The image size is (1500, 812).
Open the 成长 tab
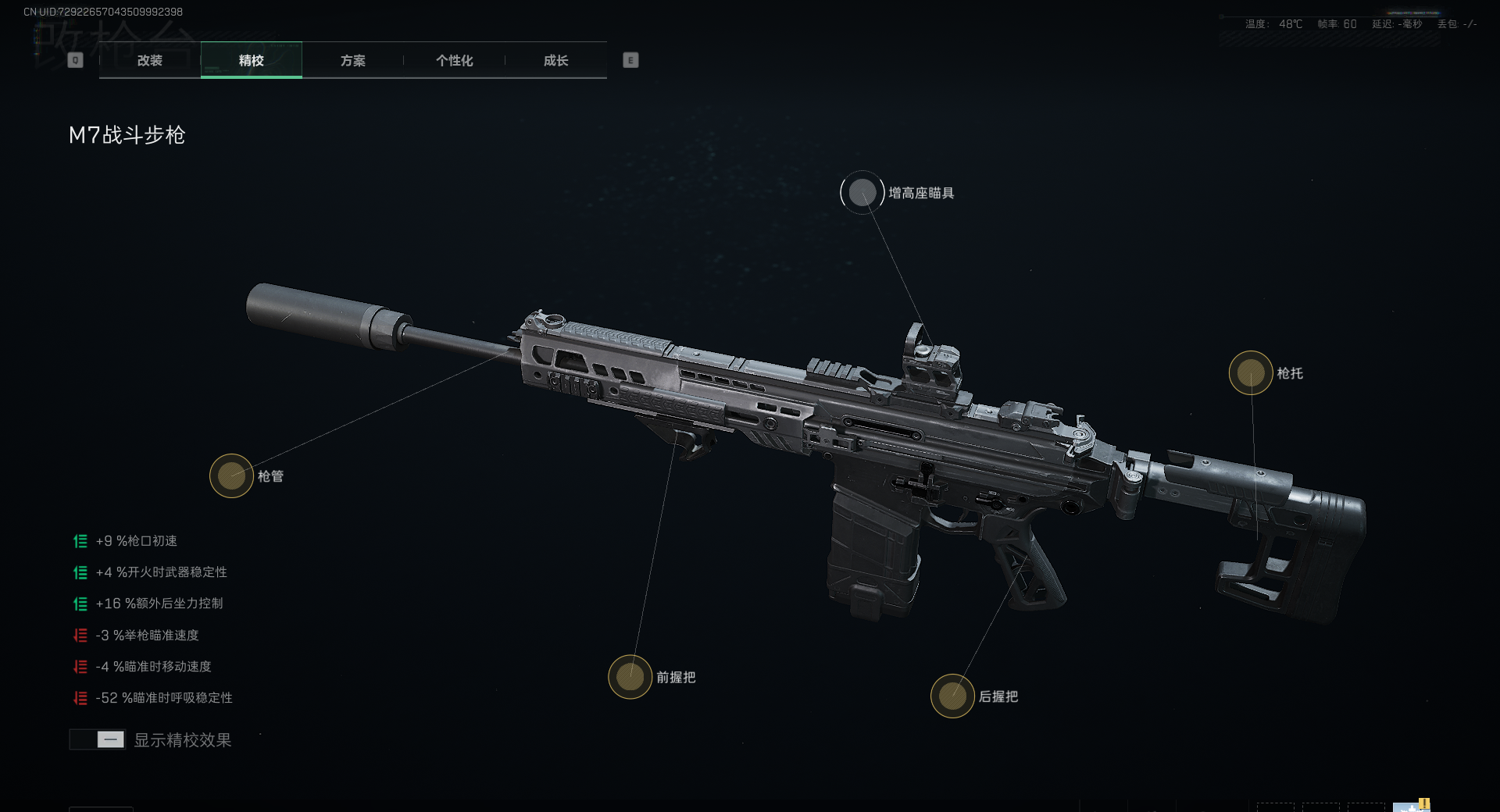tap(555, 61)
